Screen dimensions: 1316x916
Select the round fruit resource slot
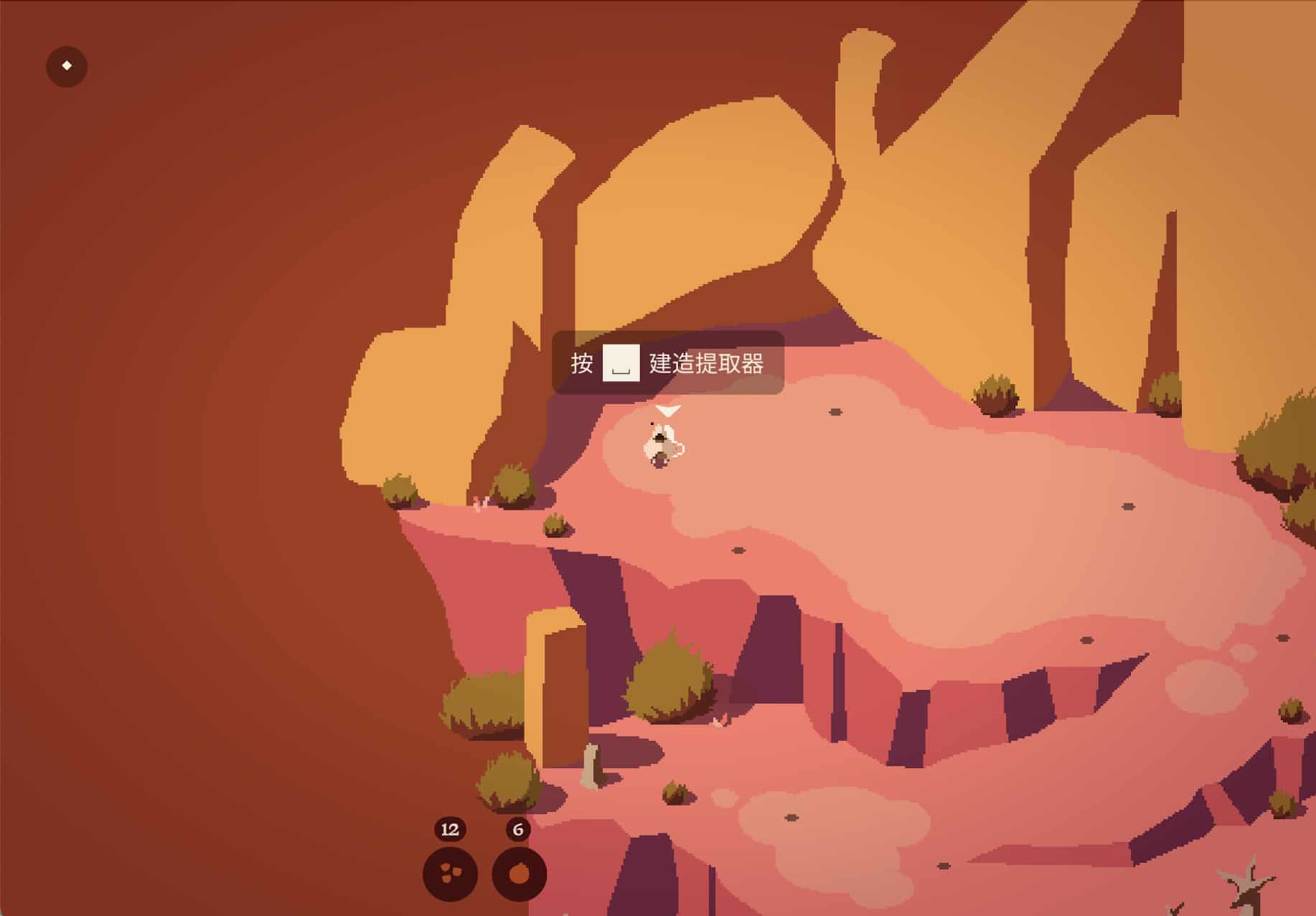[519, 874]
